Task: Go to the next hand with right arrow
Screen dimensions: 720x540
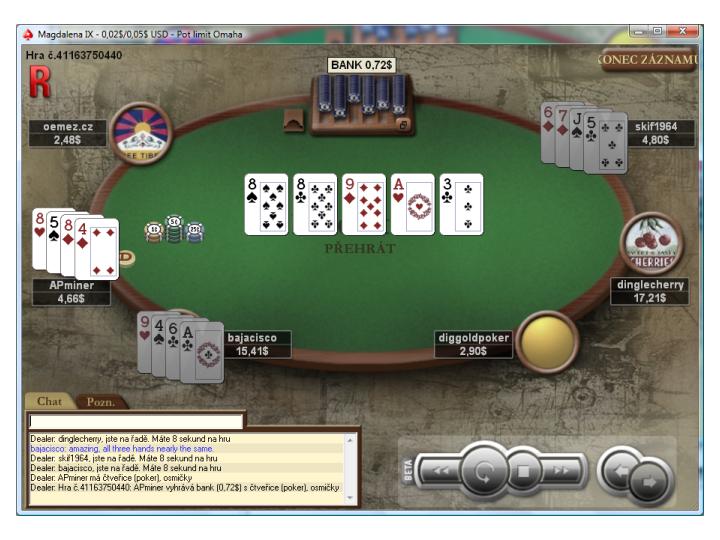Action: (x=648, y=481)
